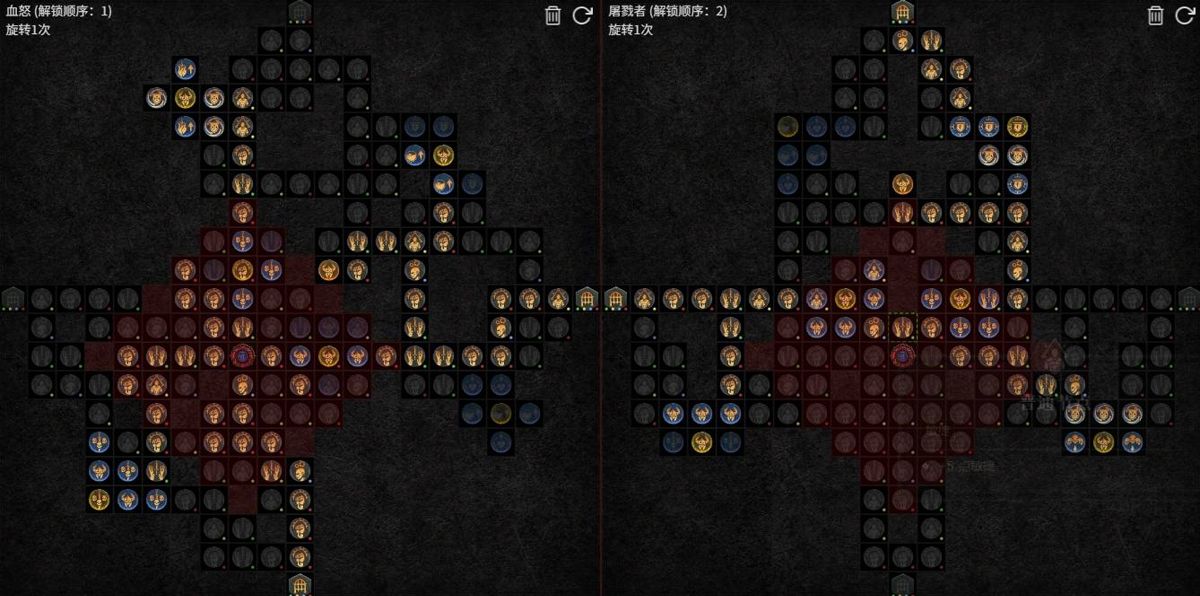The width and height of the screenshot is (1200, 596).
Task: Rotate the 血怒 paragon board
Action: pos(582,15)
